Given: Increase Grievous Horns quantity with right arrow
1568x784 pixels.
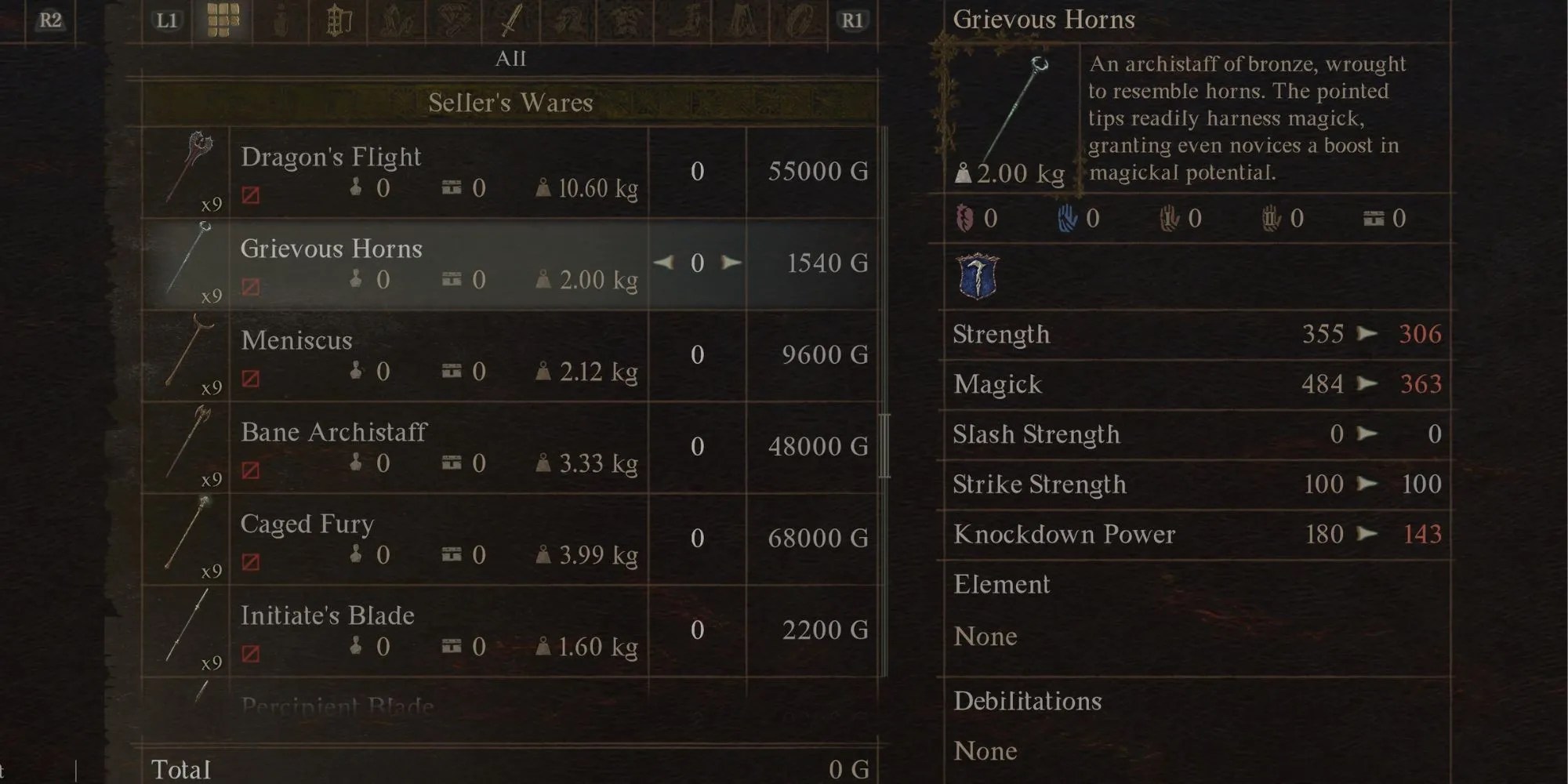Looking at the screenshot, I should [731, 263].
